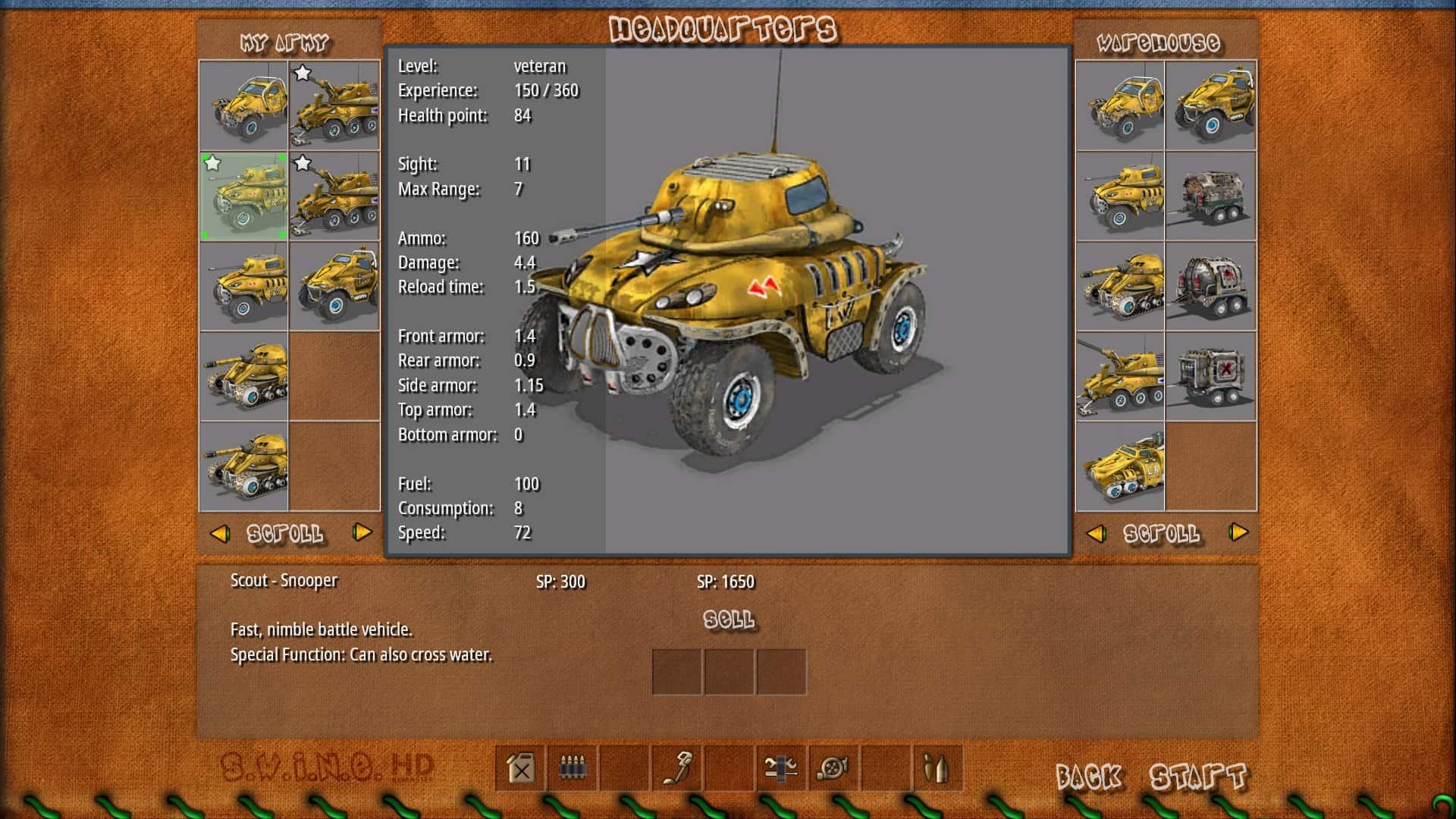Viewport: 1456px width, 819px height.
Task: Choose the cargo supply trailer in Warehouse
Action: [x=1211, y=196]
